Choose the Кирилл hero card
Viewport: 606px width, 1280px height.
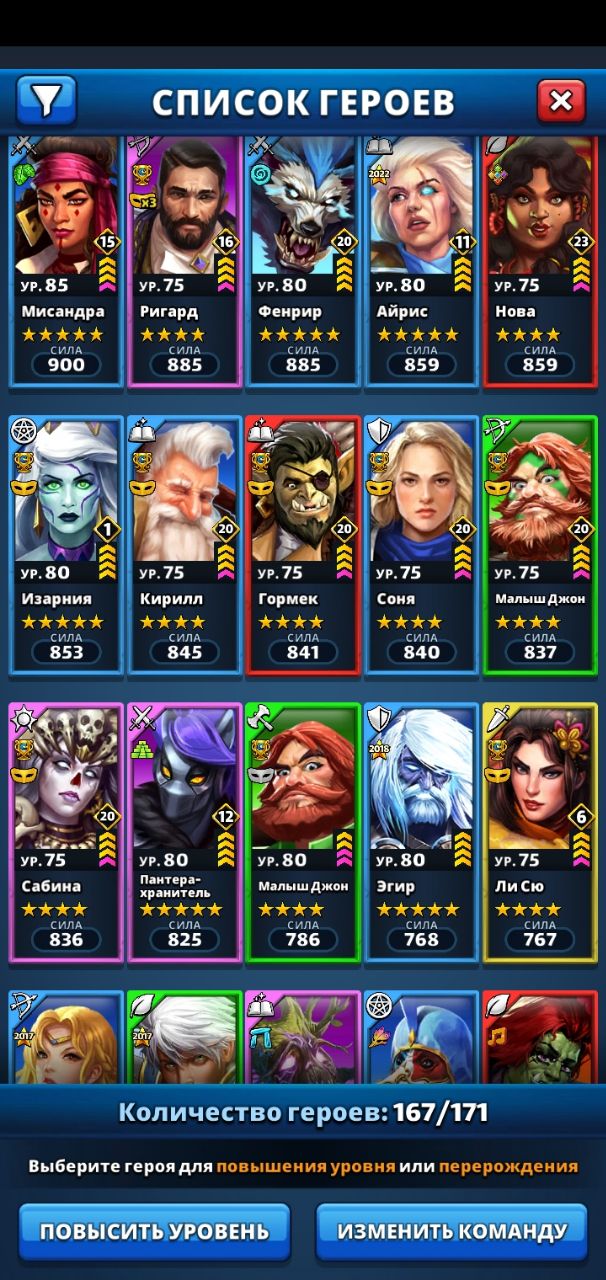click(184, 545)
